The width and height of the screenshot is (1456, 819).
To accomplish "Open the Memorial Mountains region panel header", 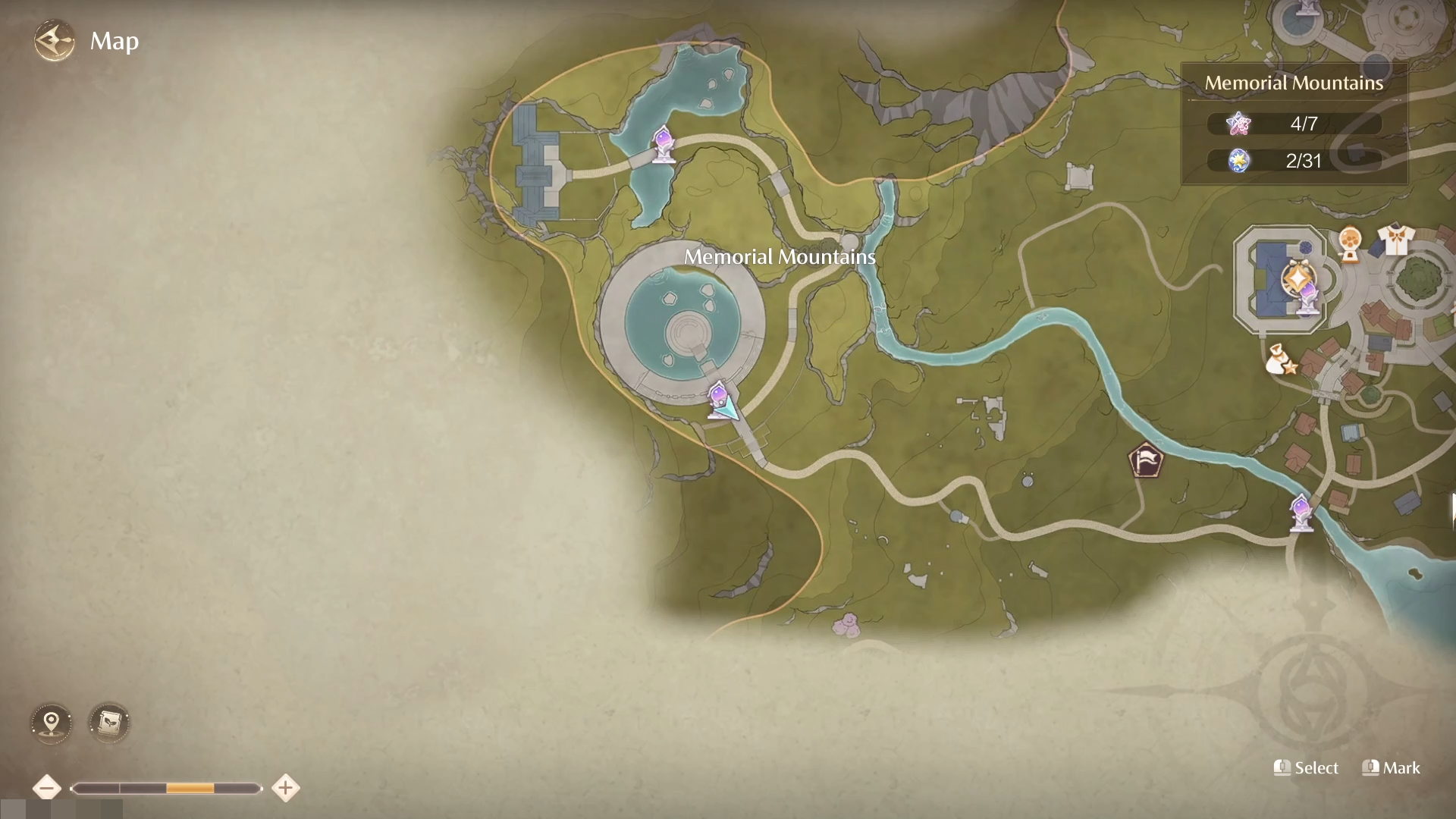I will click(x=1293, y=83).
